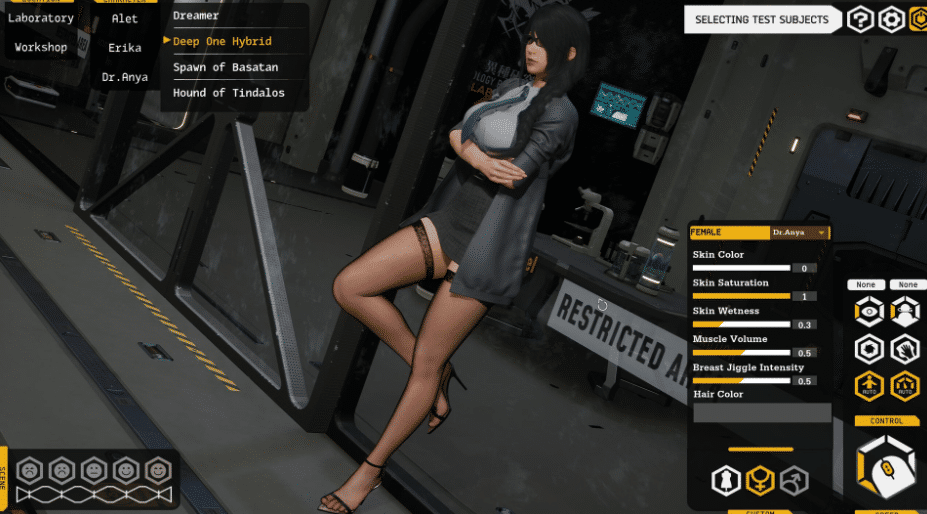The height and width of the screenshot is (514, 927).
Task: Click the hand hexagon icon
Action: [905, 349]
